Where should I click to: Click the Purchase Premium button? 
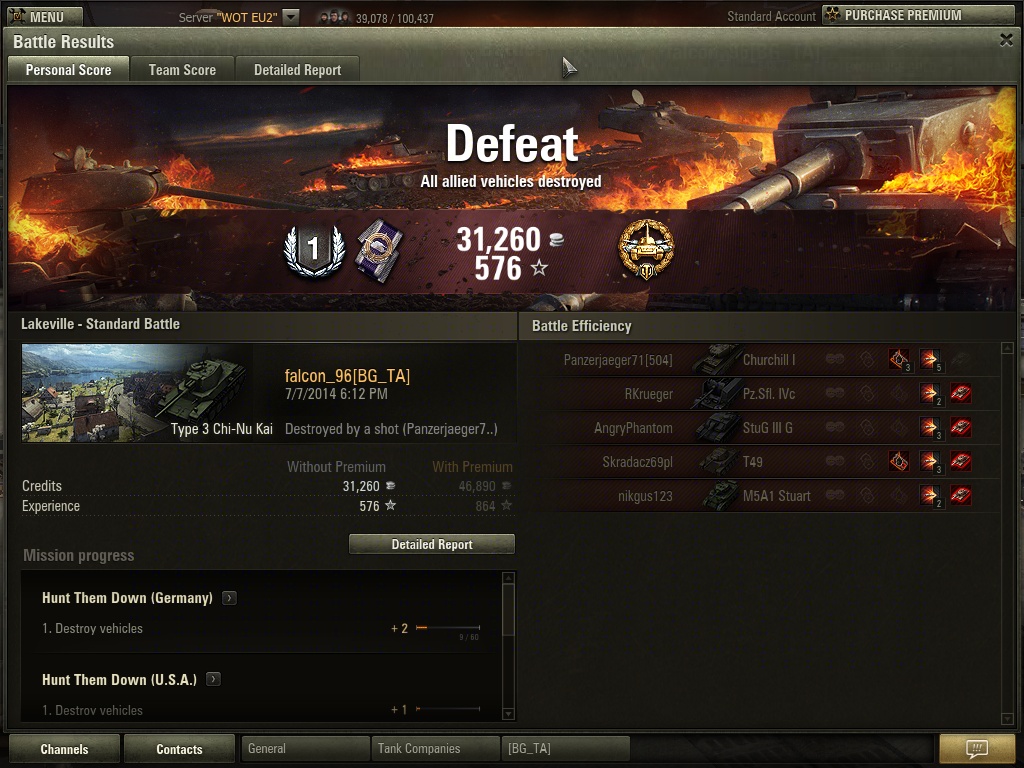pyautogui.click(x=917, y=15)
